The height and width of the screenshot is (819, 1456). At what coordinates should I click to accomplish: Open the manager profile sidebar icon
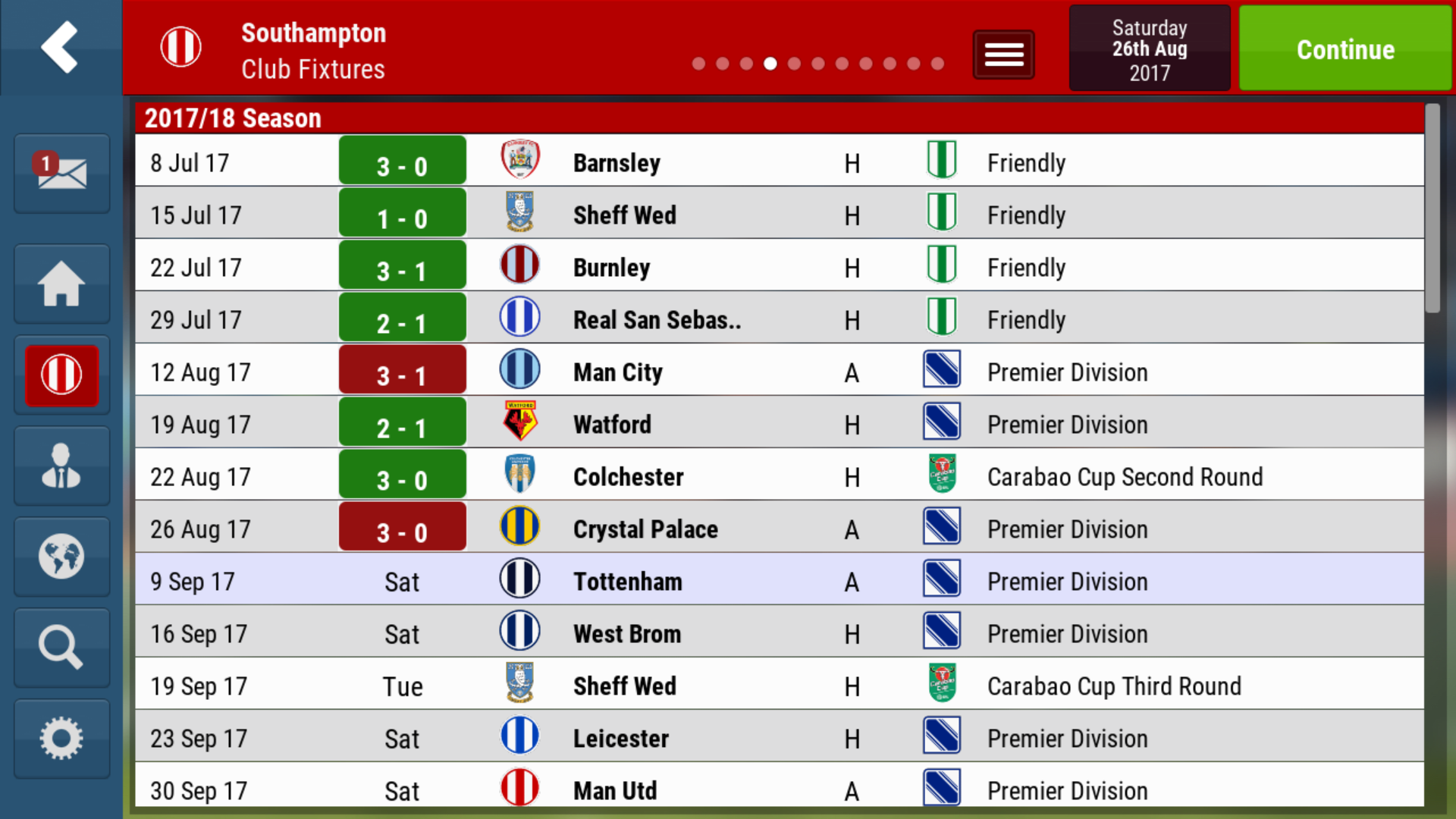click(x=61, y=466)
